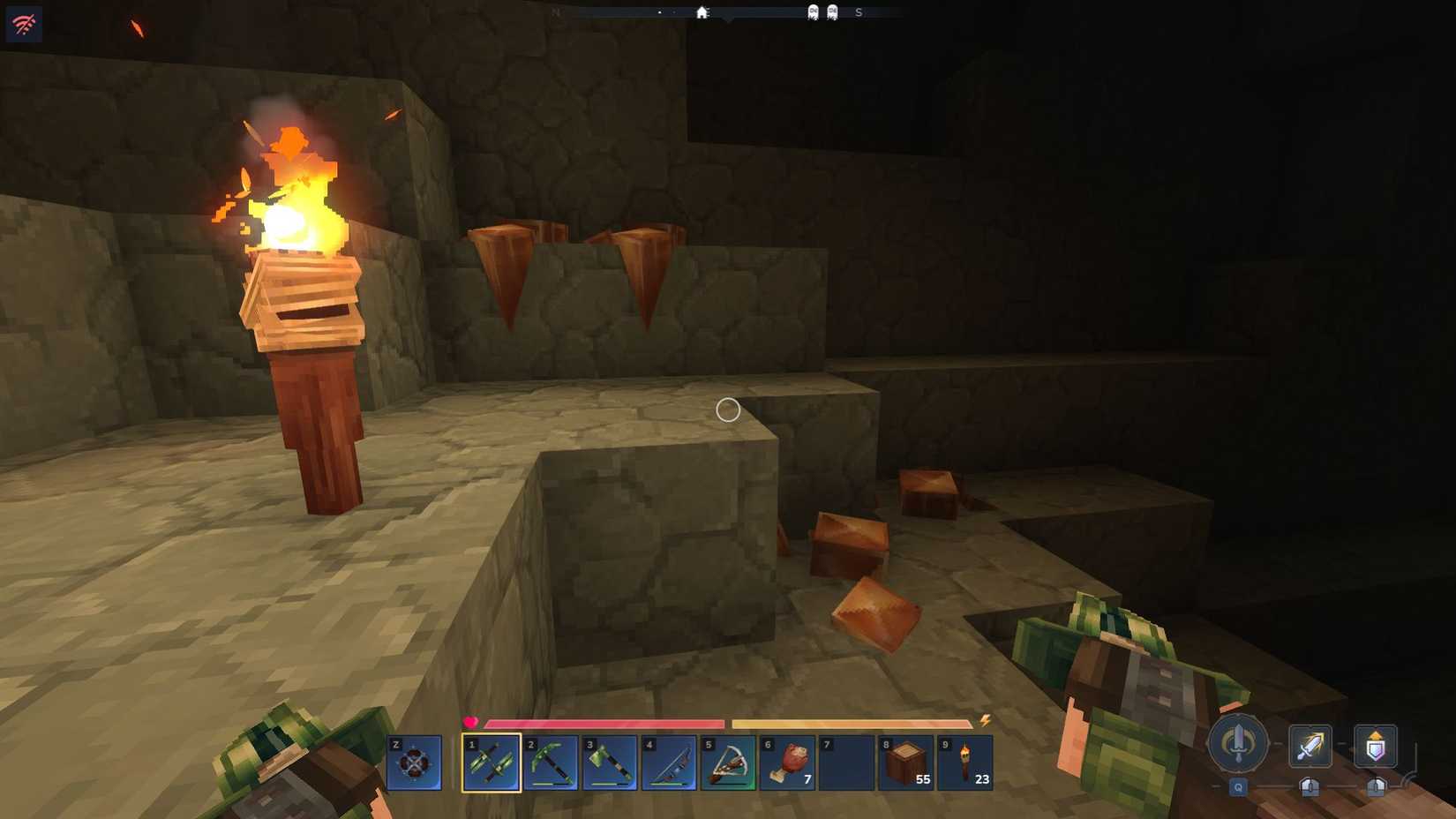Click the first ghost mob icon on compass
The image size is (1456, 819).
[x=812, y=12]
